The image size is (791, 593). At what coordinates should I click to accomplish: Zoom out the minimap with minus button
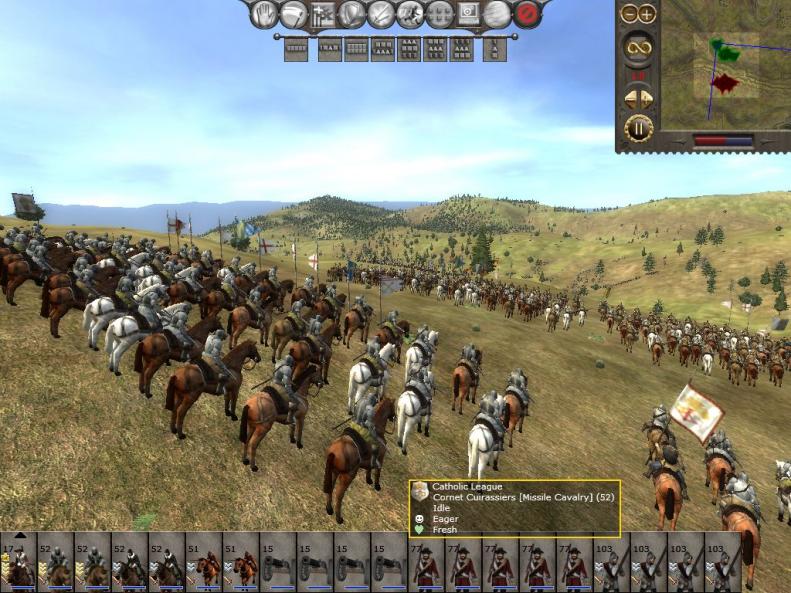pos(629,14)
